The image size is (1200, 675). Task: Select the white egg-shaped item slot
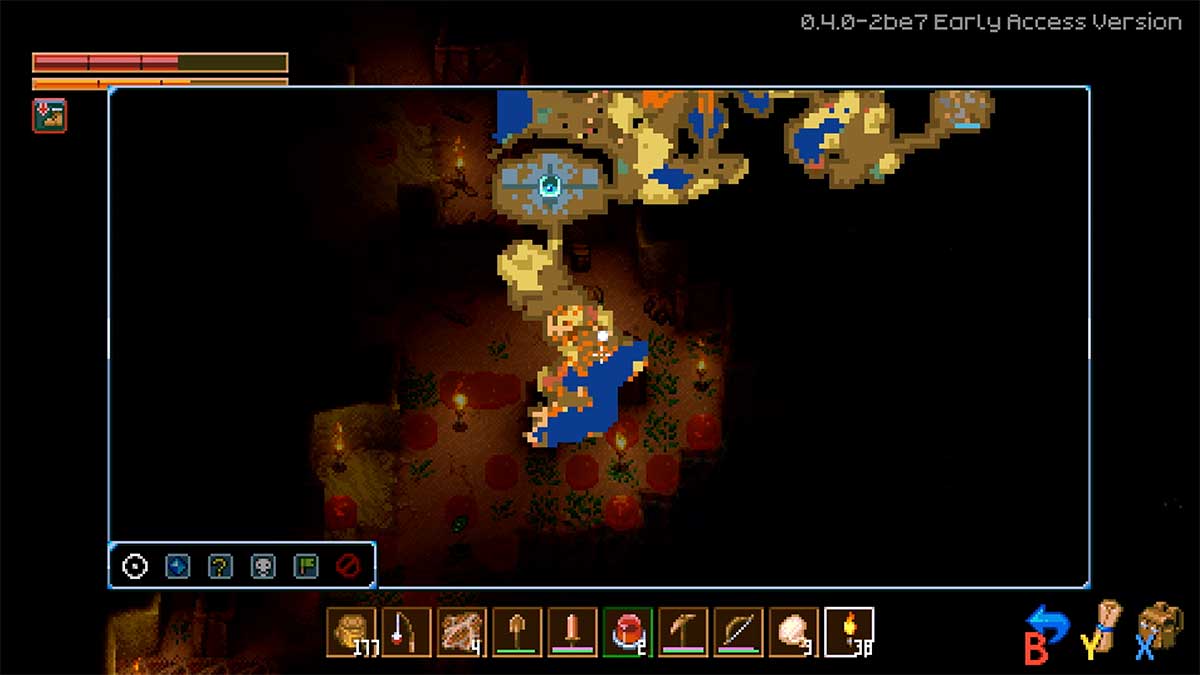pyautogui.click(x=794, y=632)
